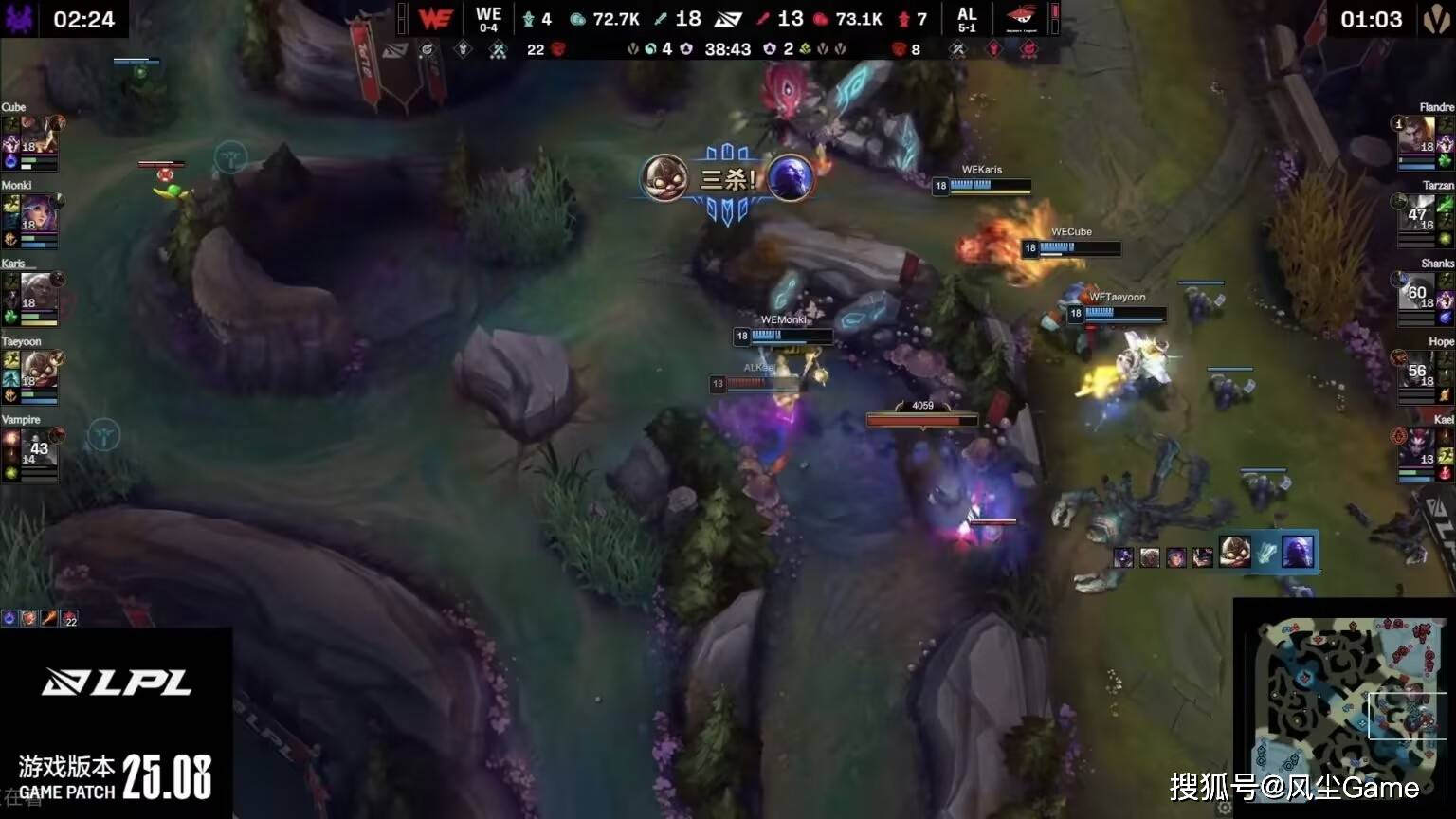1456x819 pixels.
Task: Click Kael's champion portrait
Action: (1416, 447)
